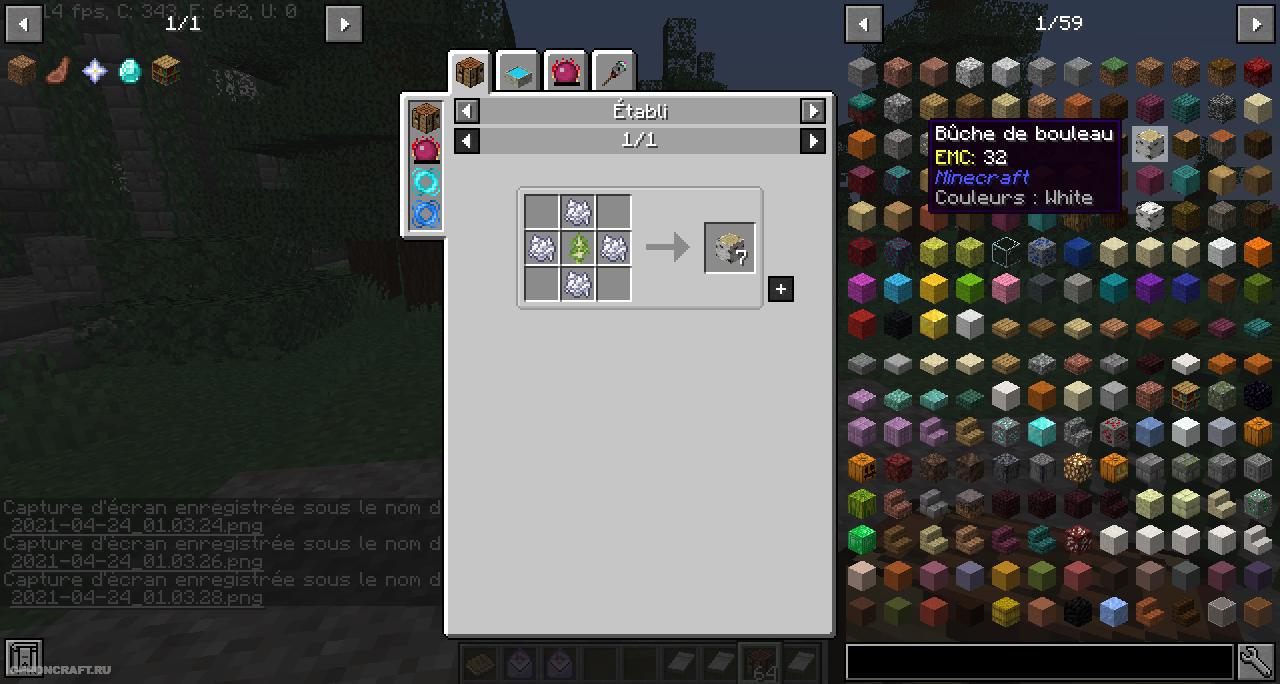
Task: Open the wrench configuration button
Action: [x=1255, y=661]
